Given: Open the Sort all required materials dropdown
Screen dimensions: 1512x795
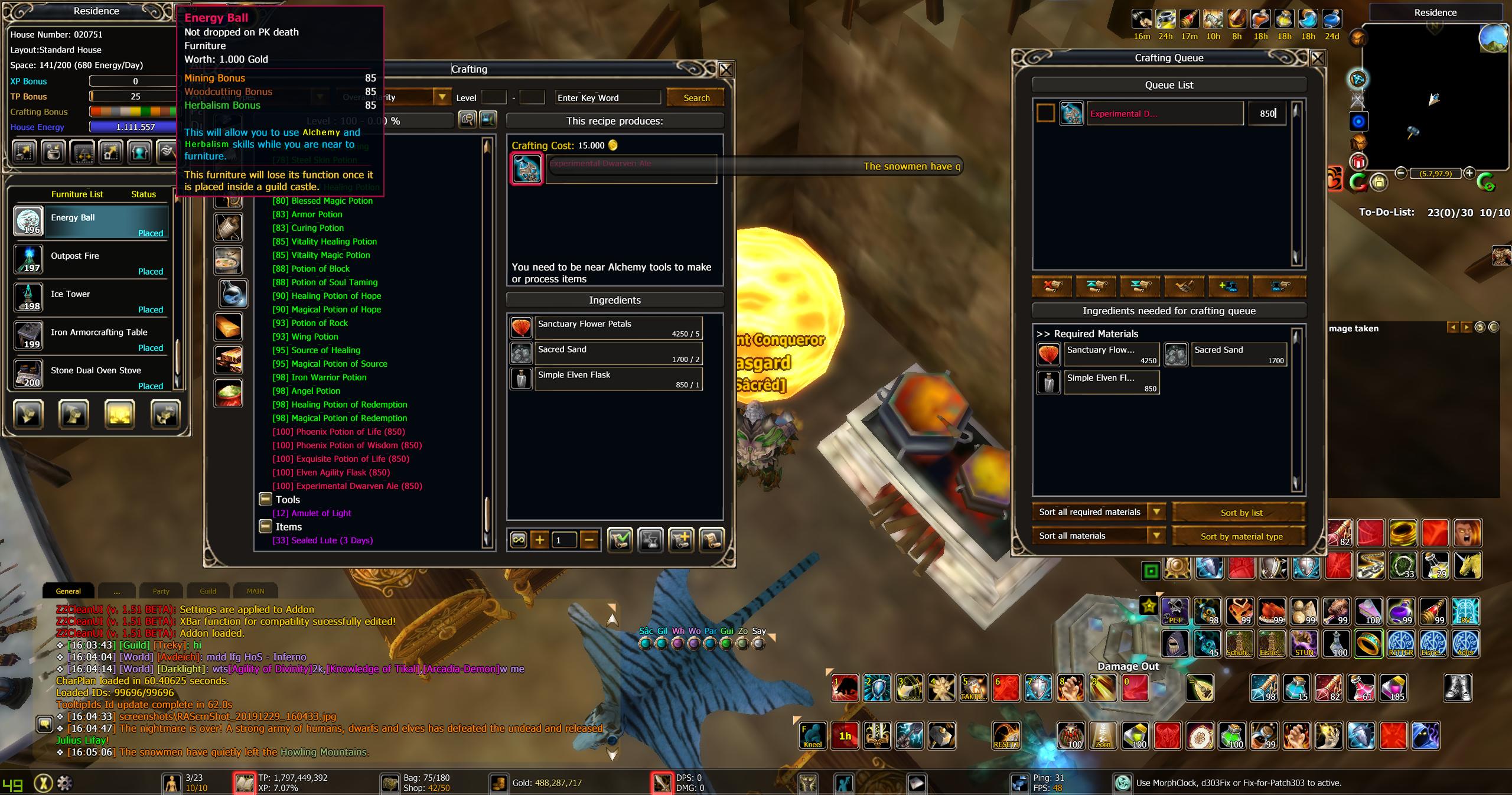Looking at the screenshot, I should pyautogui.click(x=1156, y=512).
